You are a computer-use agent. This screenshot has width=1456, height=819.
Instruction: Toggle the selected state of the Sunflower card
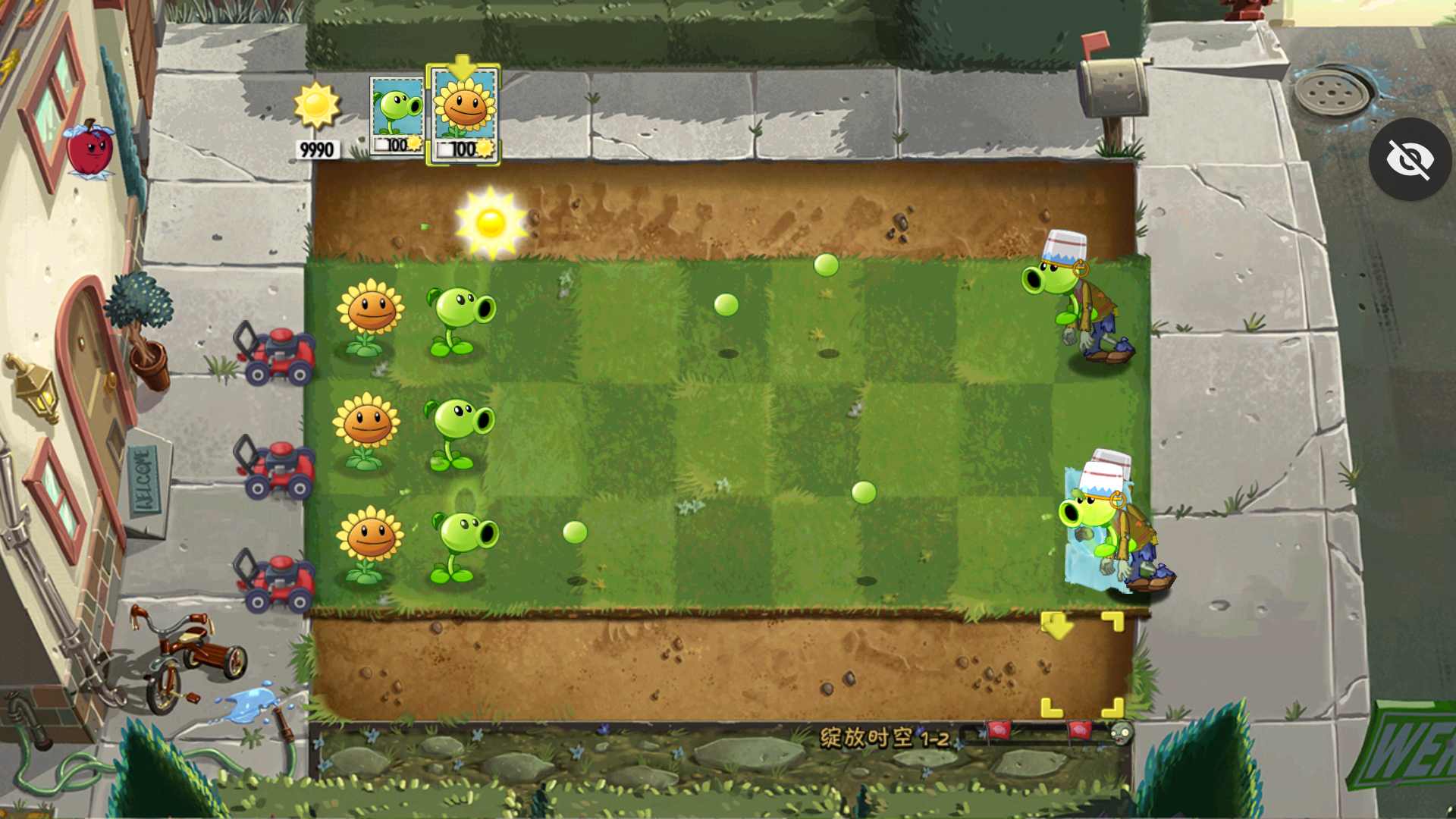[463, 112]
